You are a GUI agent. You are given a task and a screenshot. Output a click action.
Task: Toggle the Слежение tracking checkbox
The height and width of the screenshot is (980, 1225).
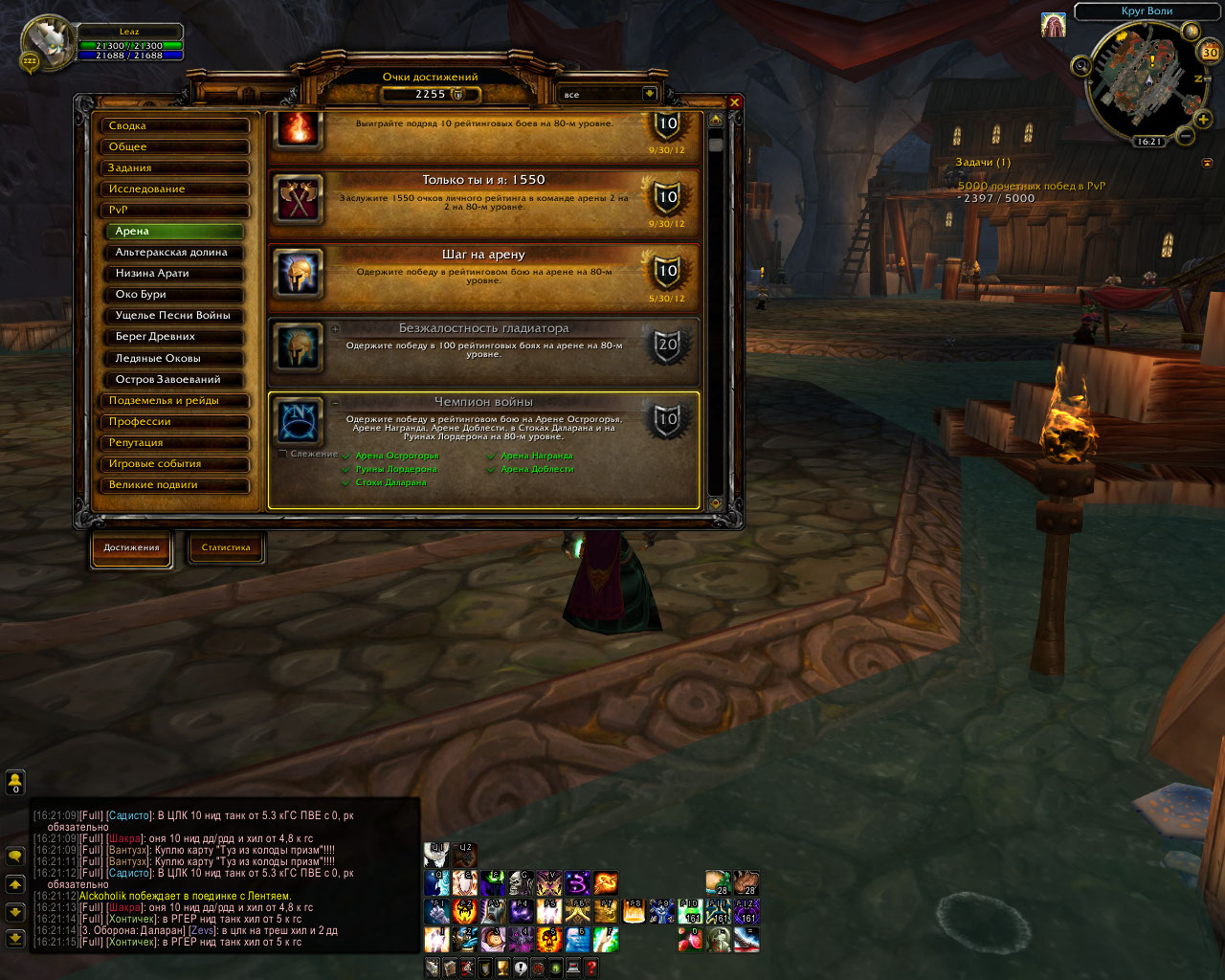pos(282,454)
